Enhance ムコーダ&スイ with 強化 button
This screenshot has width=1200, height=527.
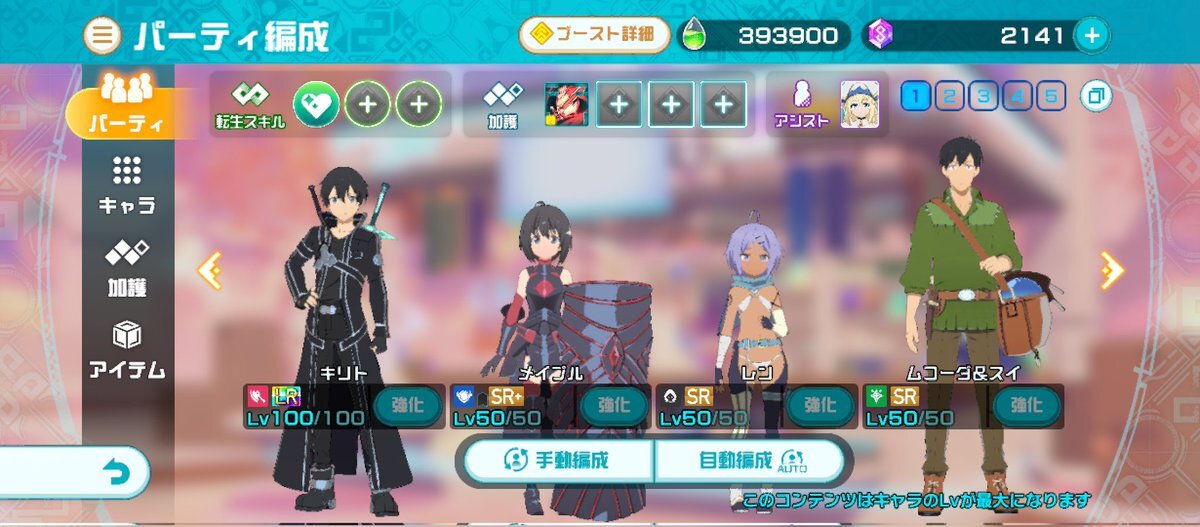1025,405
